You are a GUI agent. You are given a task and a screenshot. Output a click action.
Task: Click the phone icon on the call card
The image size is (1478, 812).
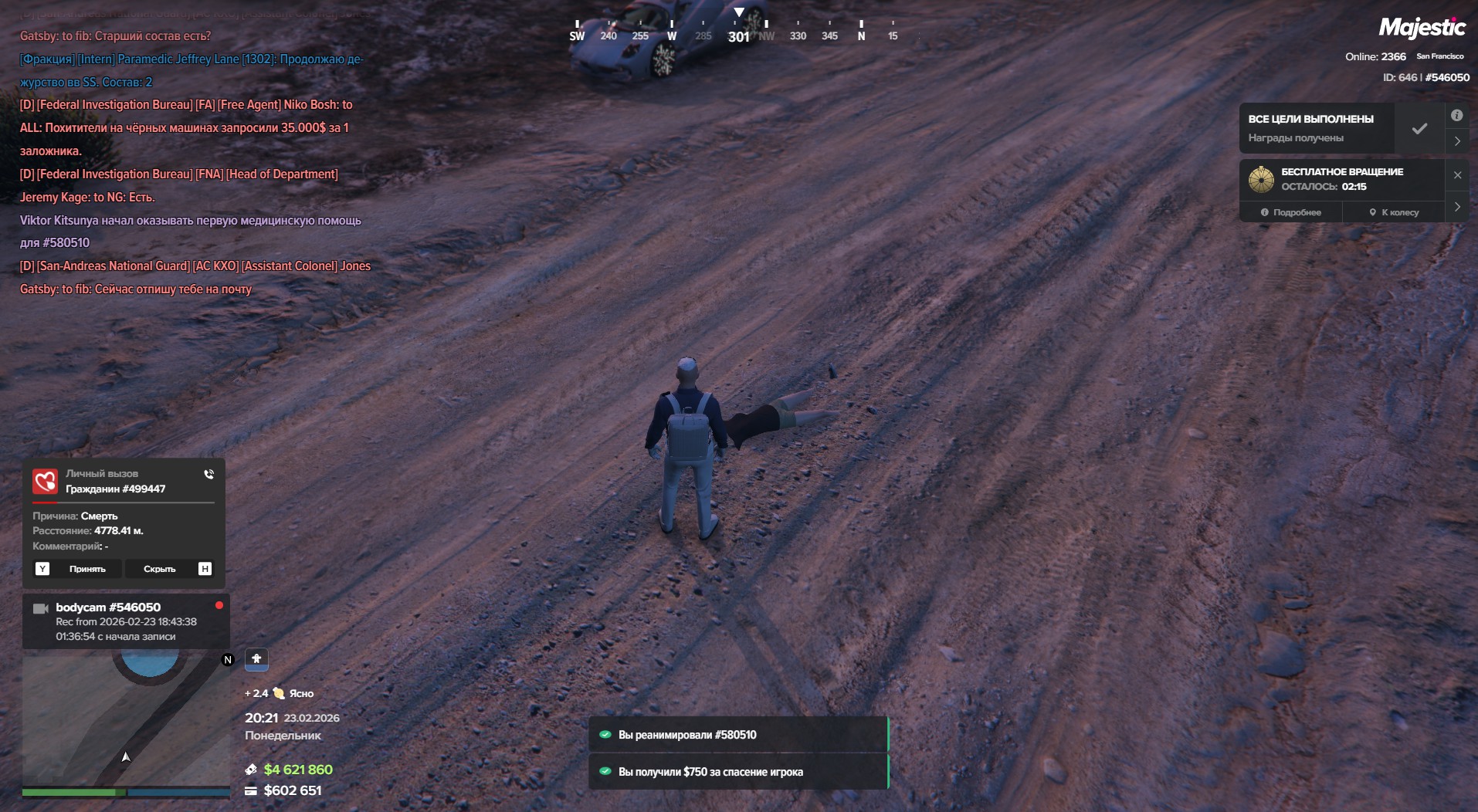coord(208,474)
